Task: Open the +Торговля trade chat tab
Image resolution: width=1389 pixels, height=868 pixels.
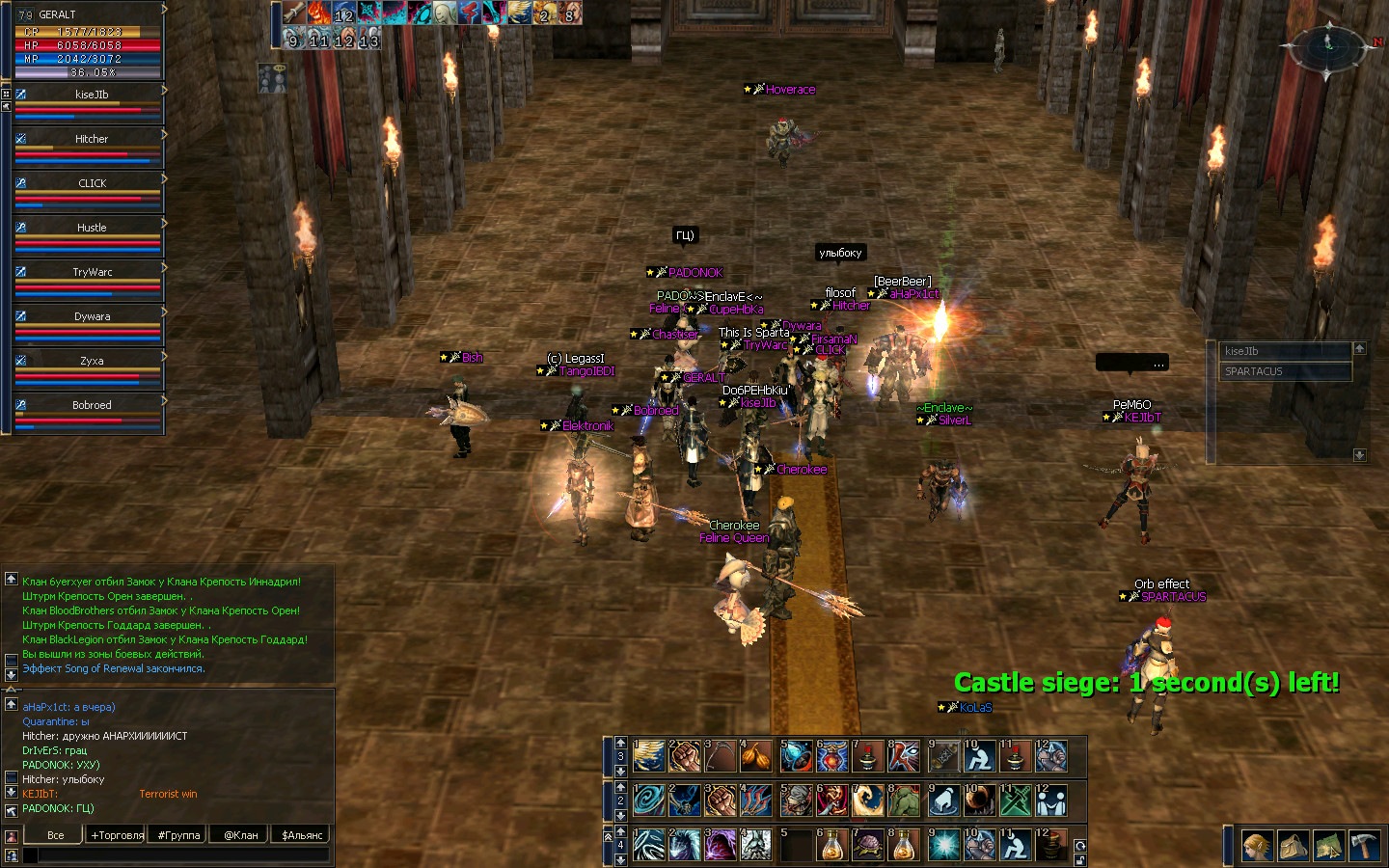Action: 117,835
